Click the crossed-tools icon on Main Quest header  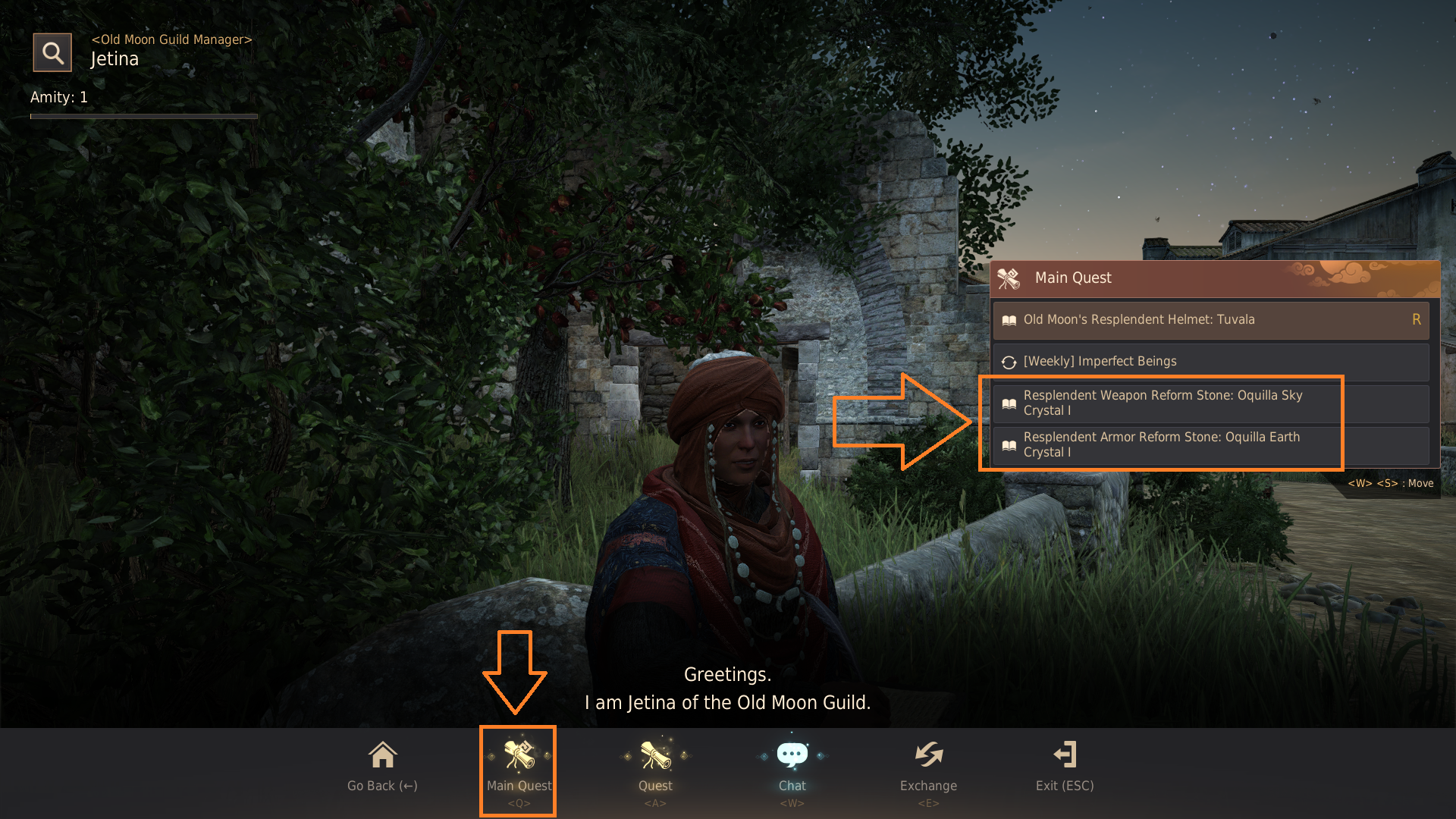point(1009,278)
